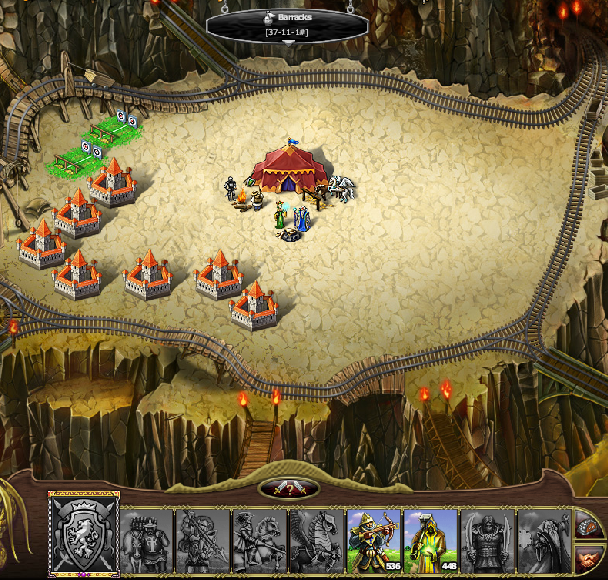Viewport: 608px width, 580px height.
Task: Select the archer unit with 536 count
Action: 374,540
